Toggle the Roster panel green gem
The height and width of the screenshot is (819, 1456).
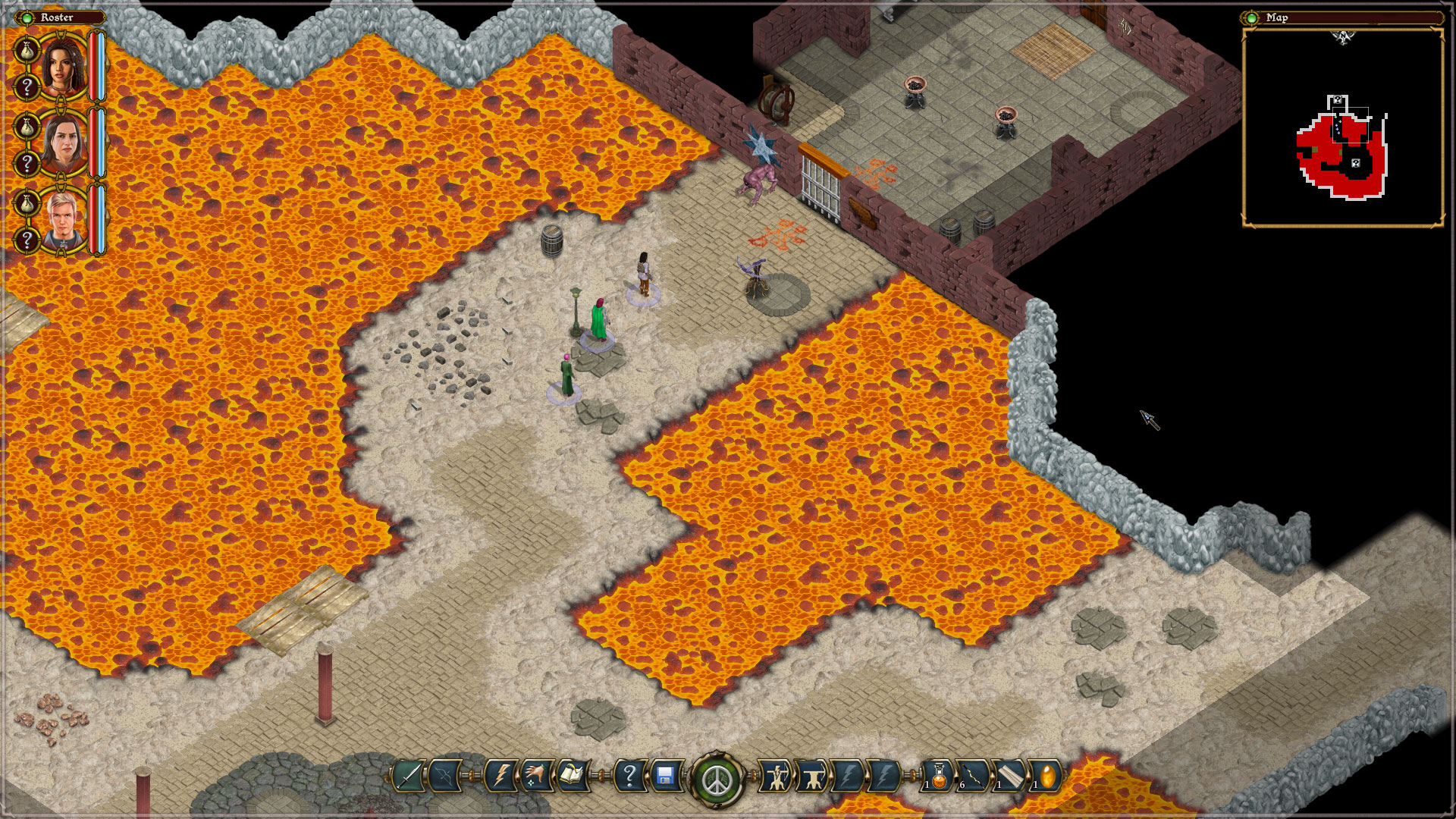point(27,17)
